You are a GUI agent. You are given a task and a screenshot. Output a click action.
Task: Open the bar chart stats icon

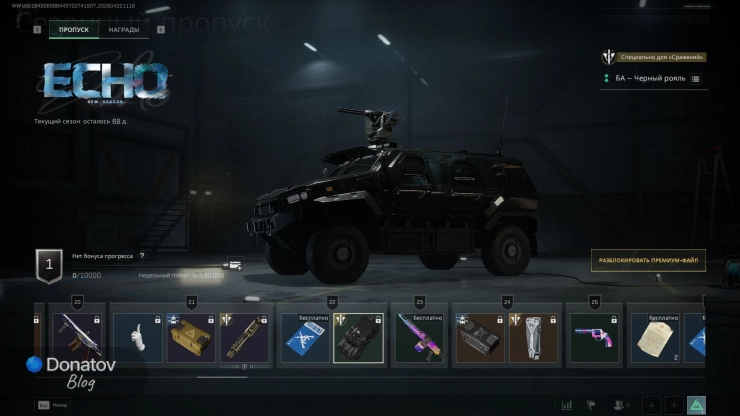568,405
